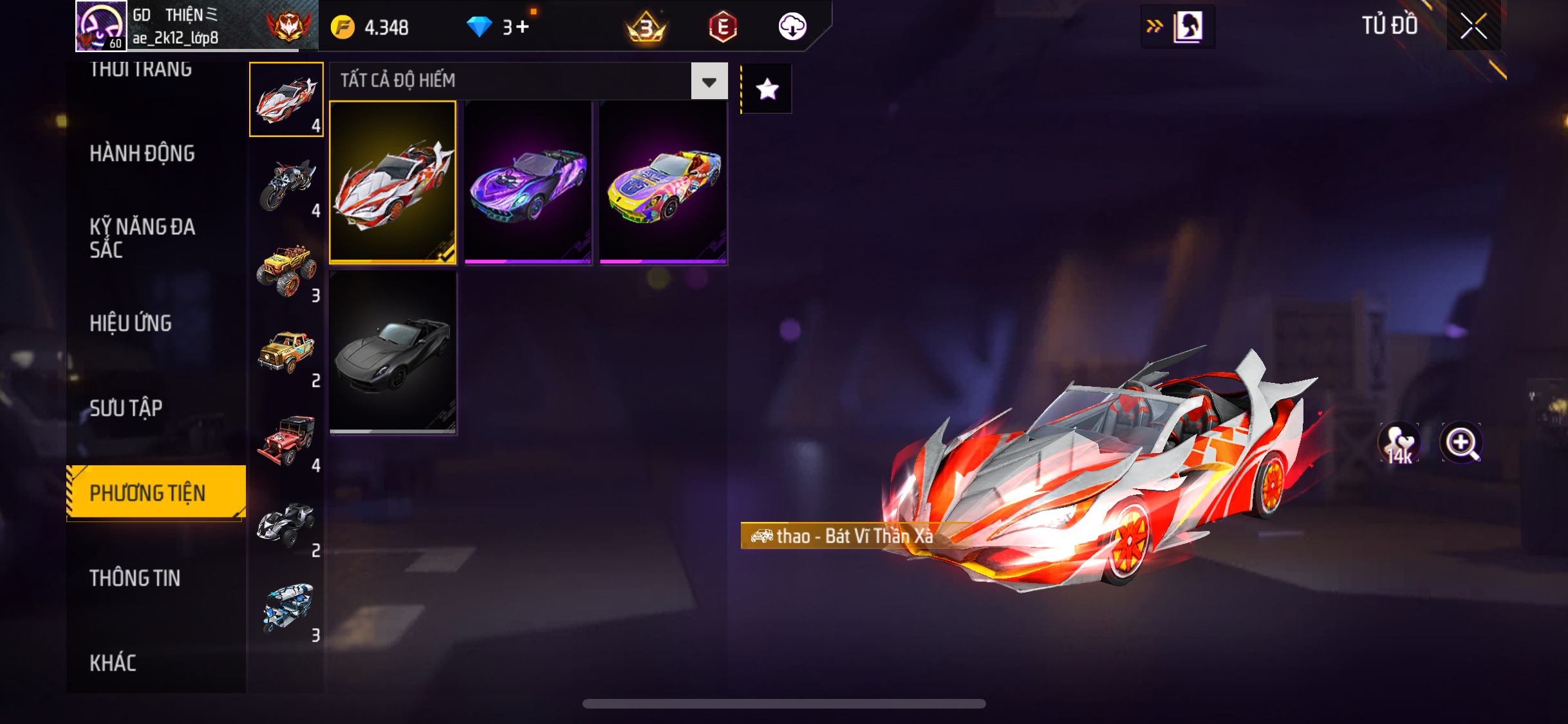Open the Tất Cả Độ Hiếm rarity dropdown
This screenshot has height=724, width=1568.
[x=709, y=82]
